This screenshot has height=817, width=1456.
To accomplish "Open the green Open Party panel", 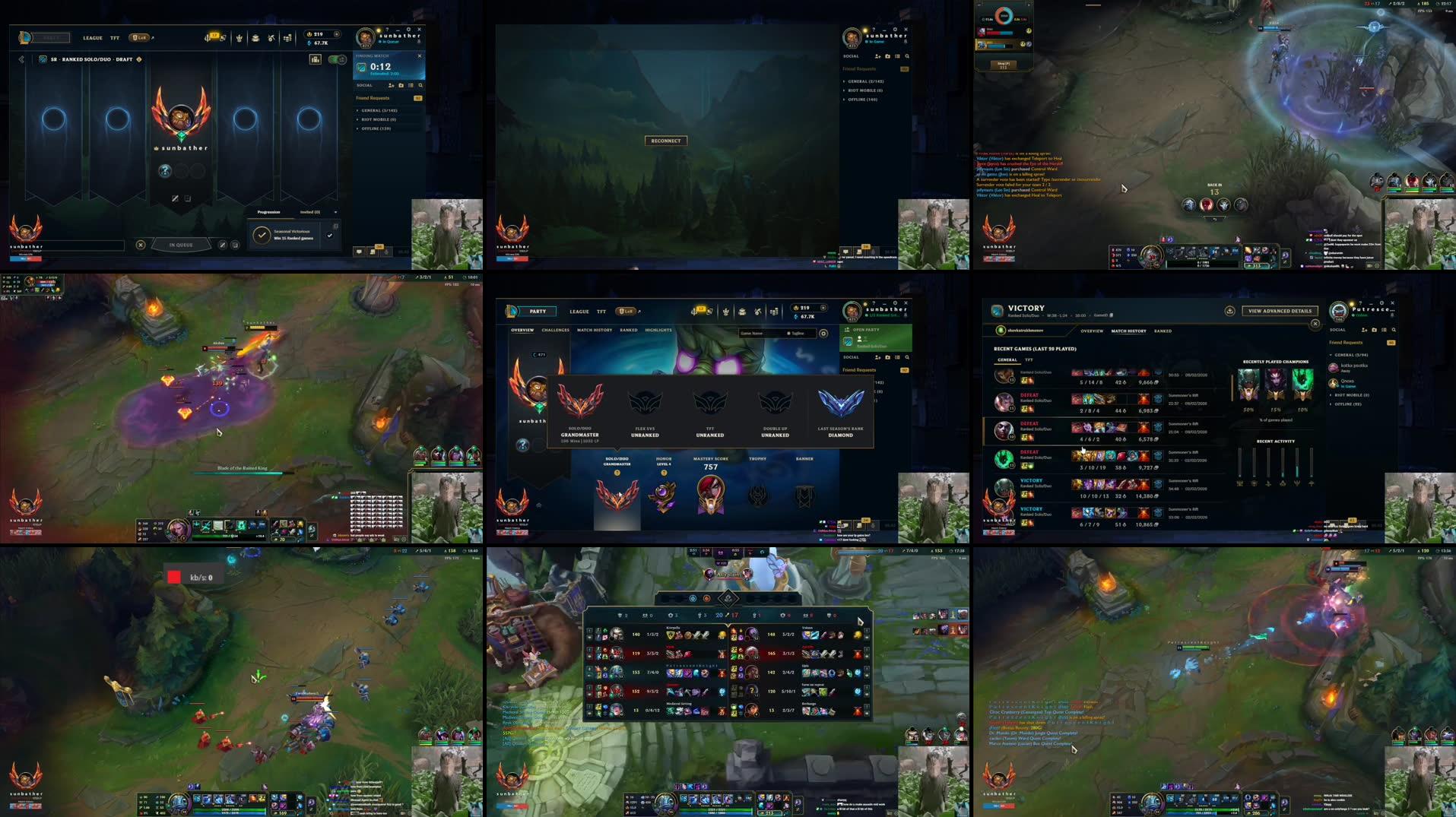I will (875, 338).
